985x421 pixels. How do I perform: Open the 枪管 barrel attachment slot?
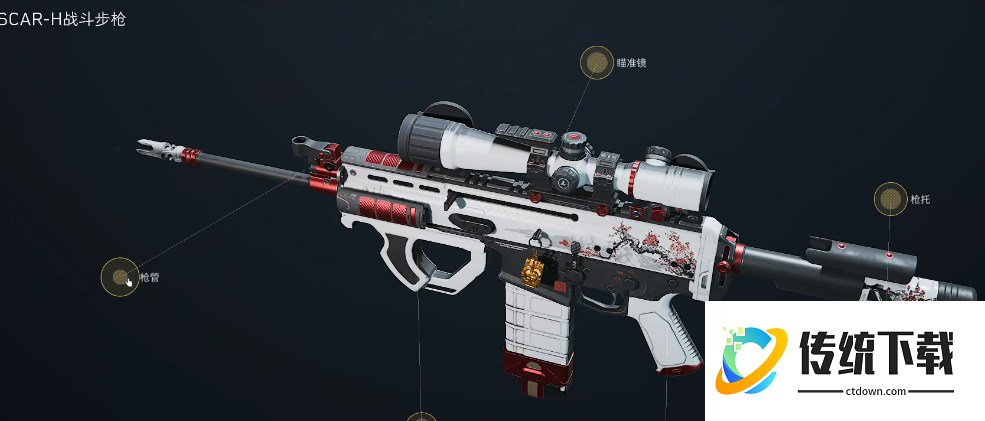[120, 277]
